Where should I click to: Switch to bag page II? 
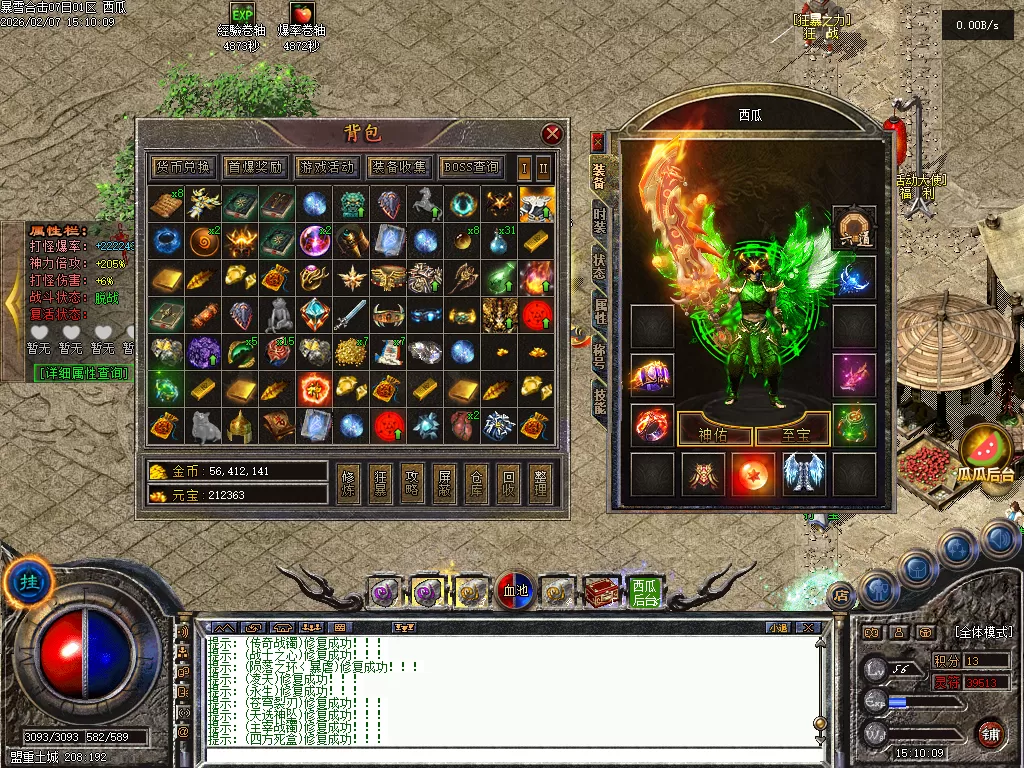544,167
